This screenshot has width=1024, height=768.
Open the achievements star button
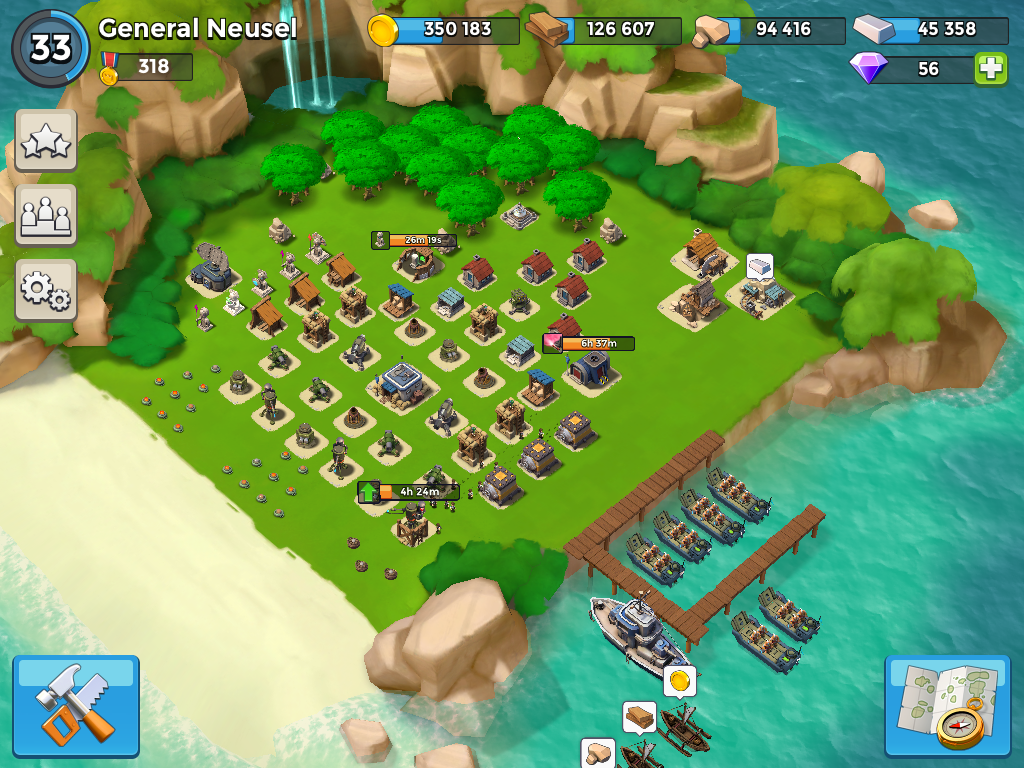(46, 141)
